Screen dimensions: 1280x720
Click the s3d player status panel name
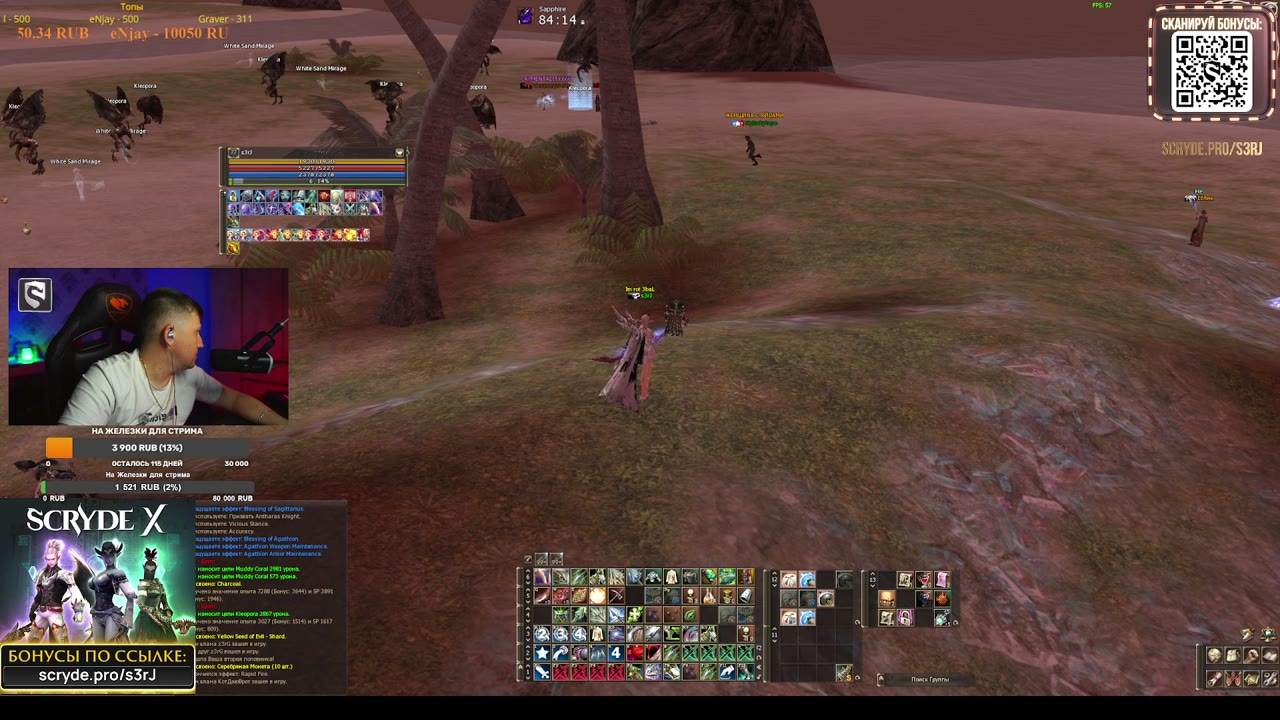pos(246,153)
